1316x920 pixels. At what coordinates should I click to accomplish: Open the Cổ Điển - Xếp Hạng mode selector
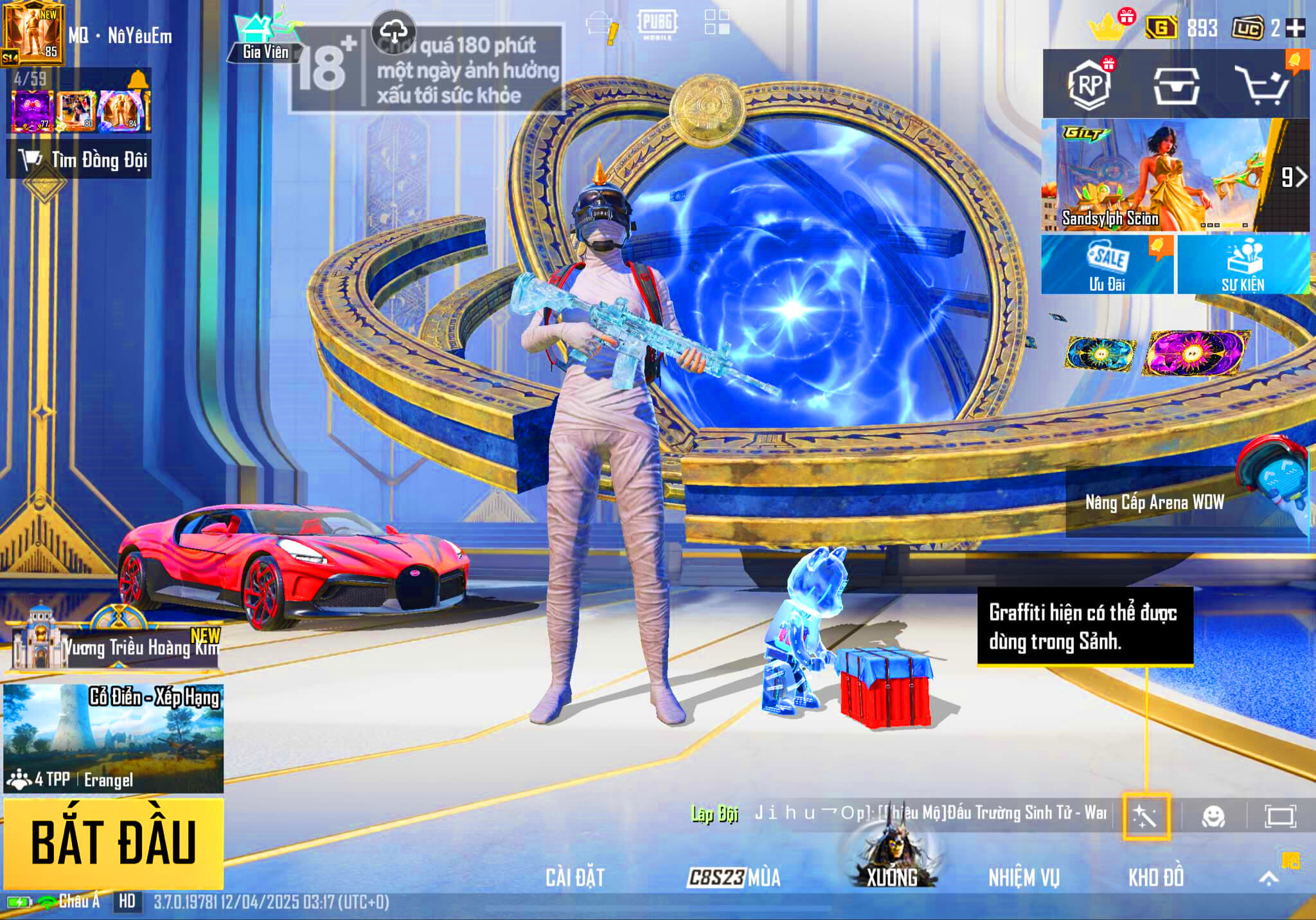[114, 738]
